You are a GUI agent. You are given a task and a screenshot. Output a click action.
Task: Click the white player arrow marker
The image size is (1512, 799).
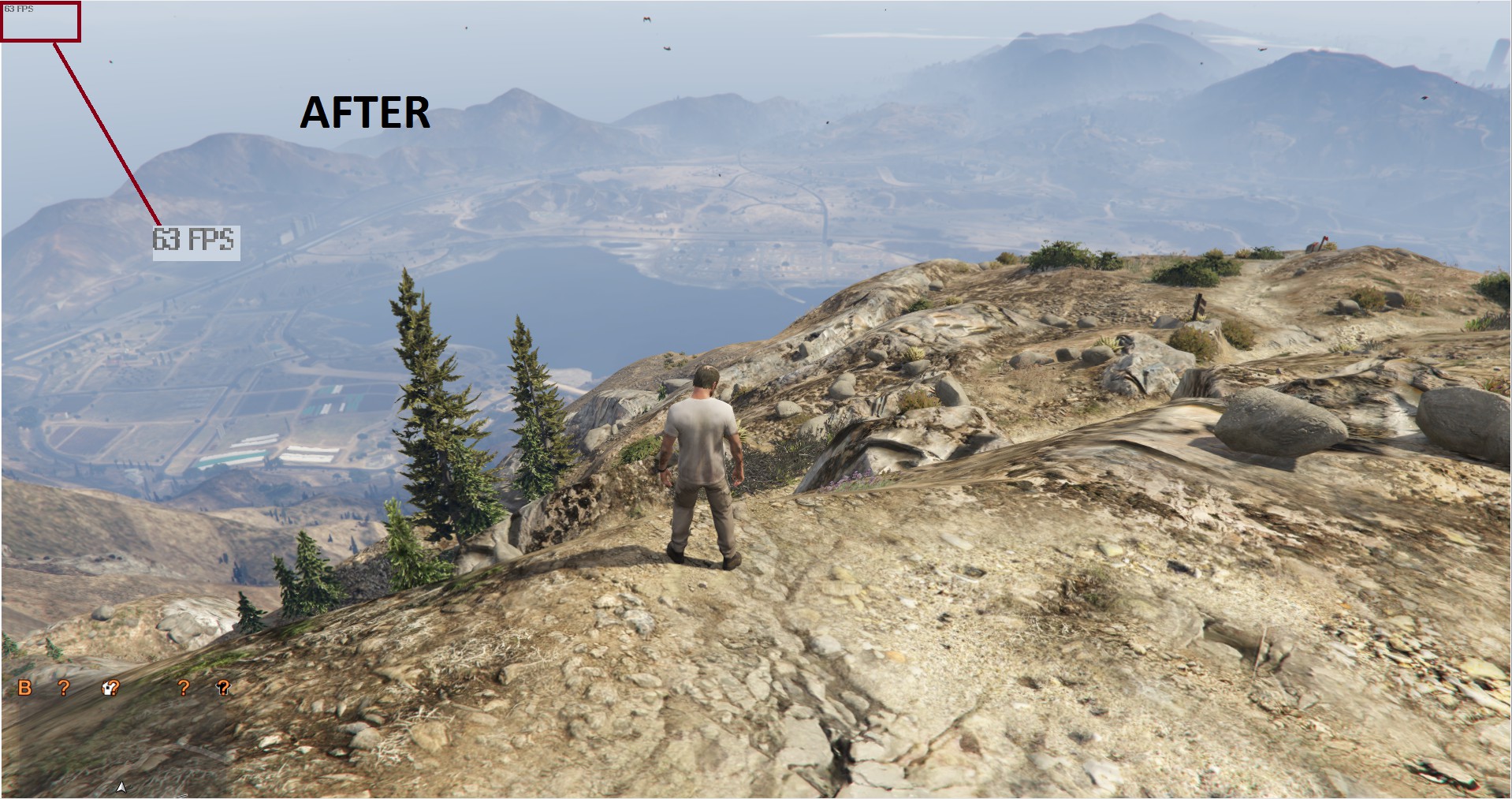(x=121, y=786)
